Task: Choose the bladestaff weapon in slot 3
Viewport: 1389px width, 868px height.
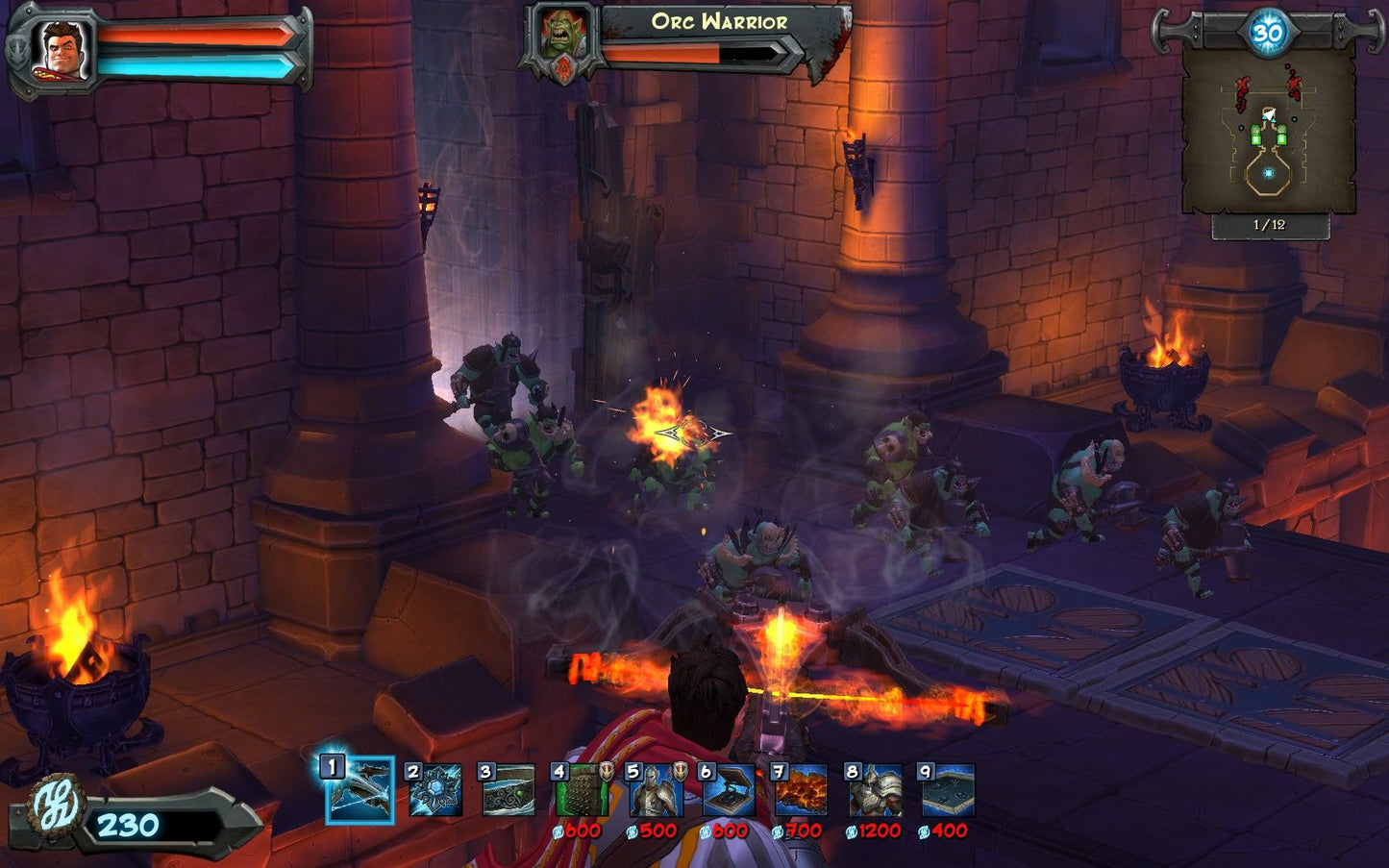Action: (508, 790)
